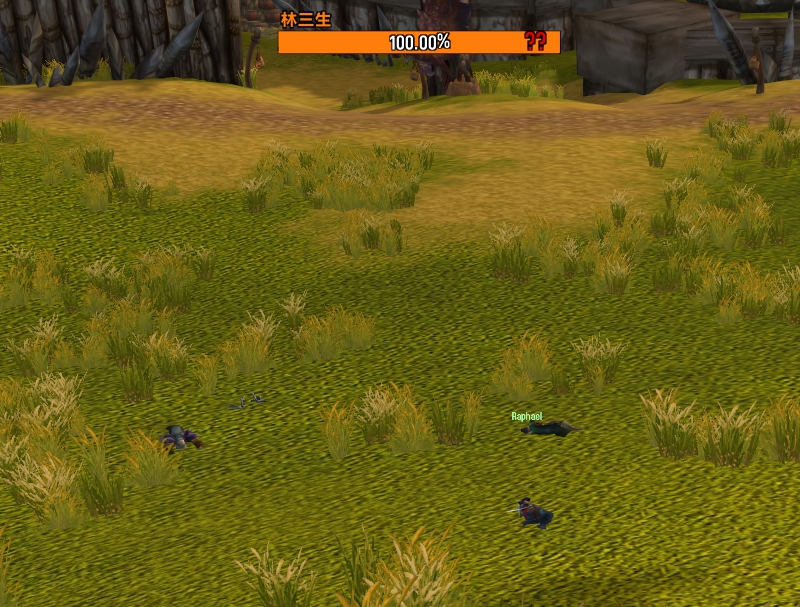Click the Raphael name label
This screenshot has width=800, height=607.
point(526,416)
